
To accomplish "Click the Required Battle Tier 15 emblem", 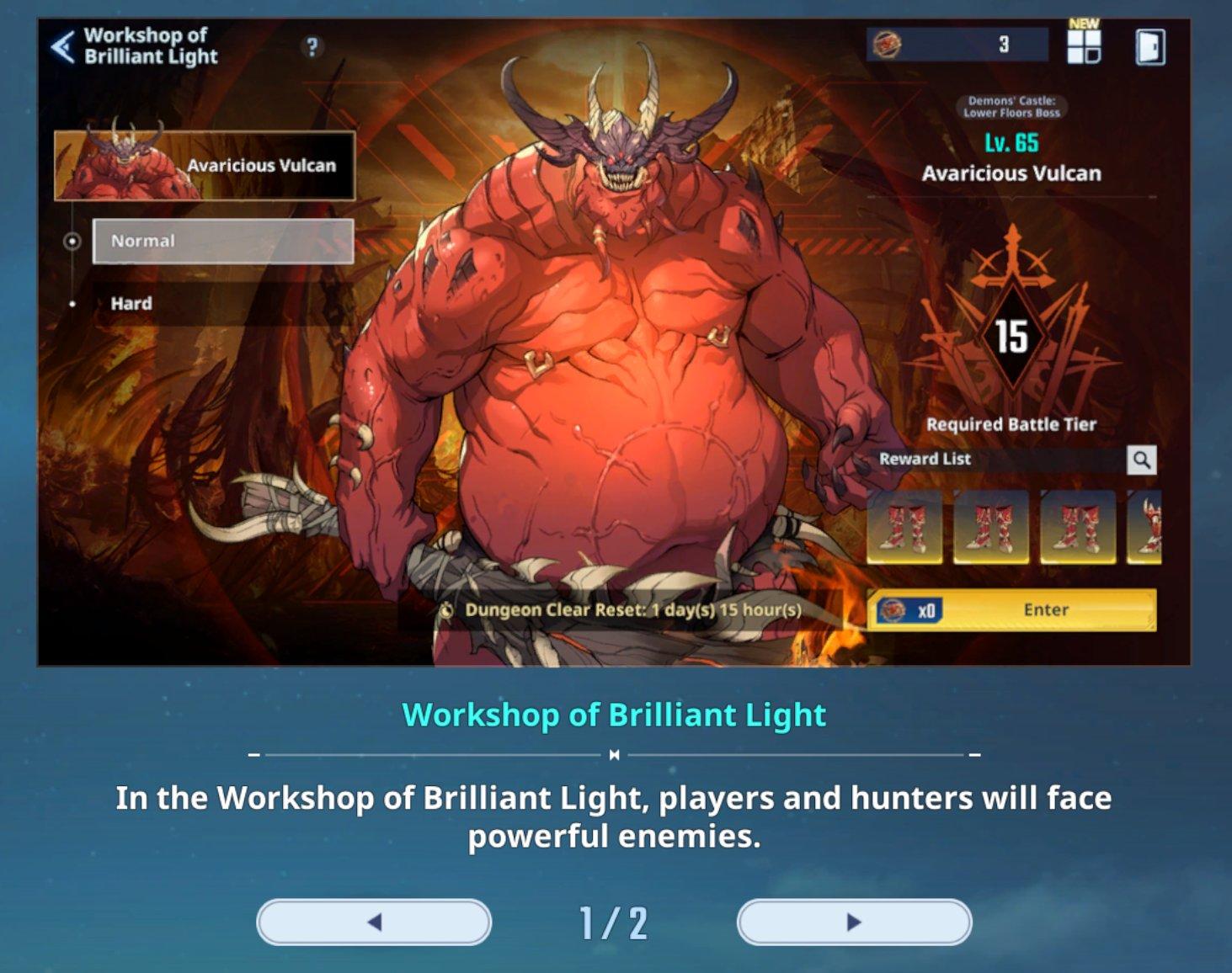I will [x=1013, y=337].
